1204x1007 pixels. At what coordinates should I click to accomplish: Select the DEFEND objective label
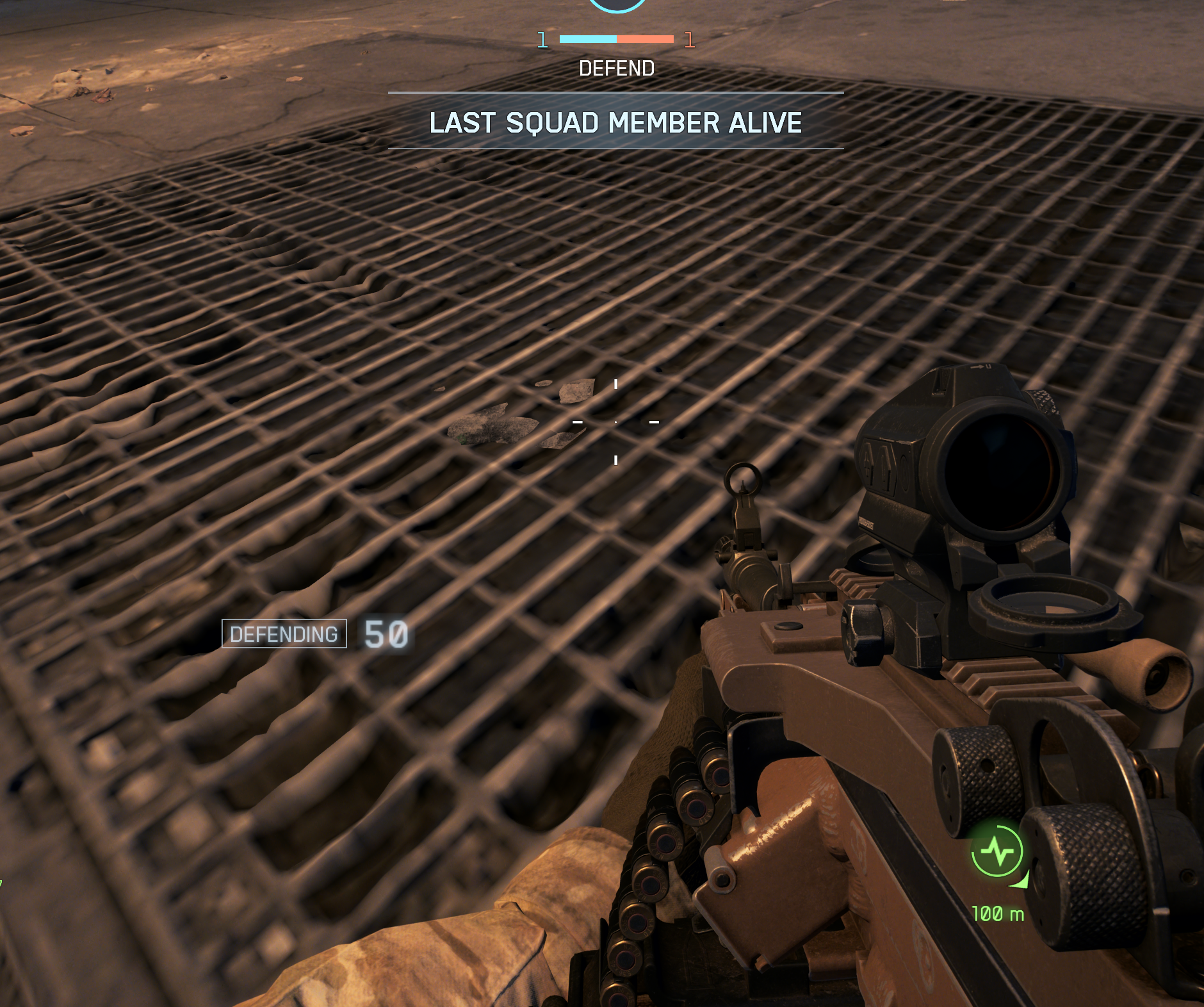pos(616,69)
